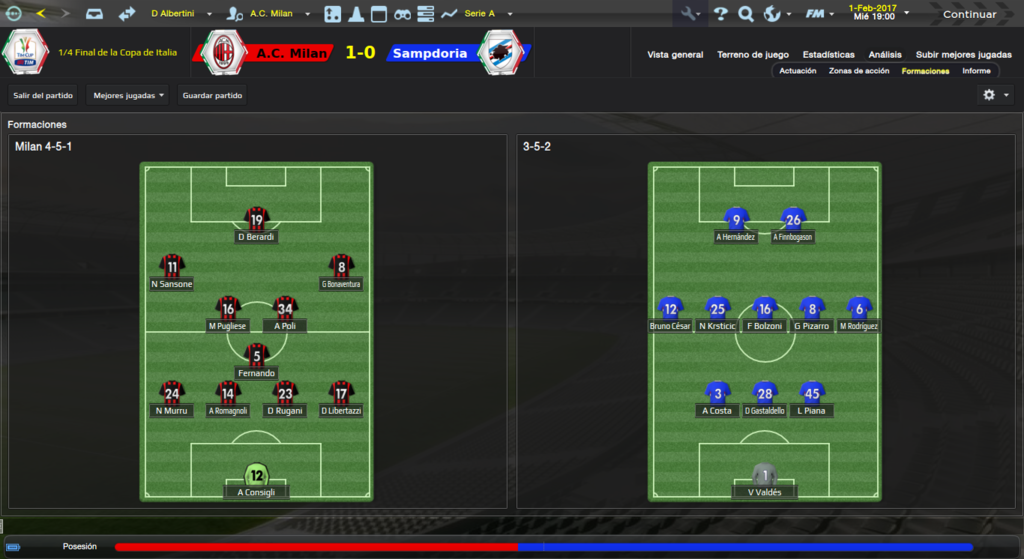
Task: Save the match with Guardar partido
Action: (x=212, y=95)
